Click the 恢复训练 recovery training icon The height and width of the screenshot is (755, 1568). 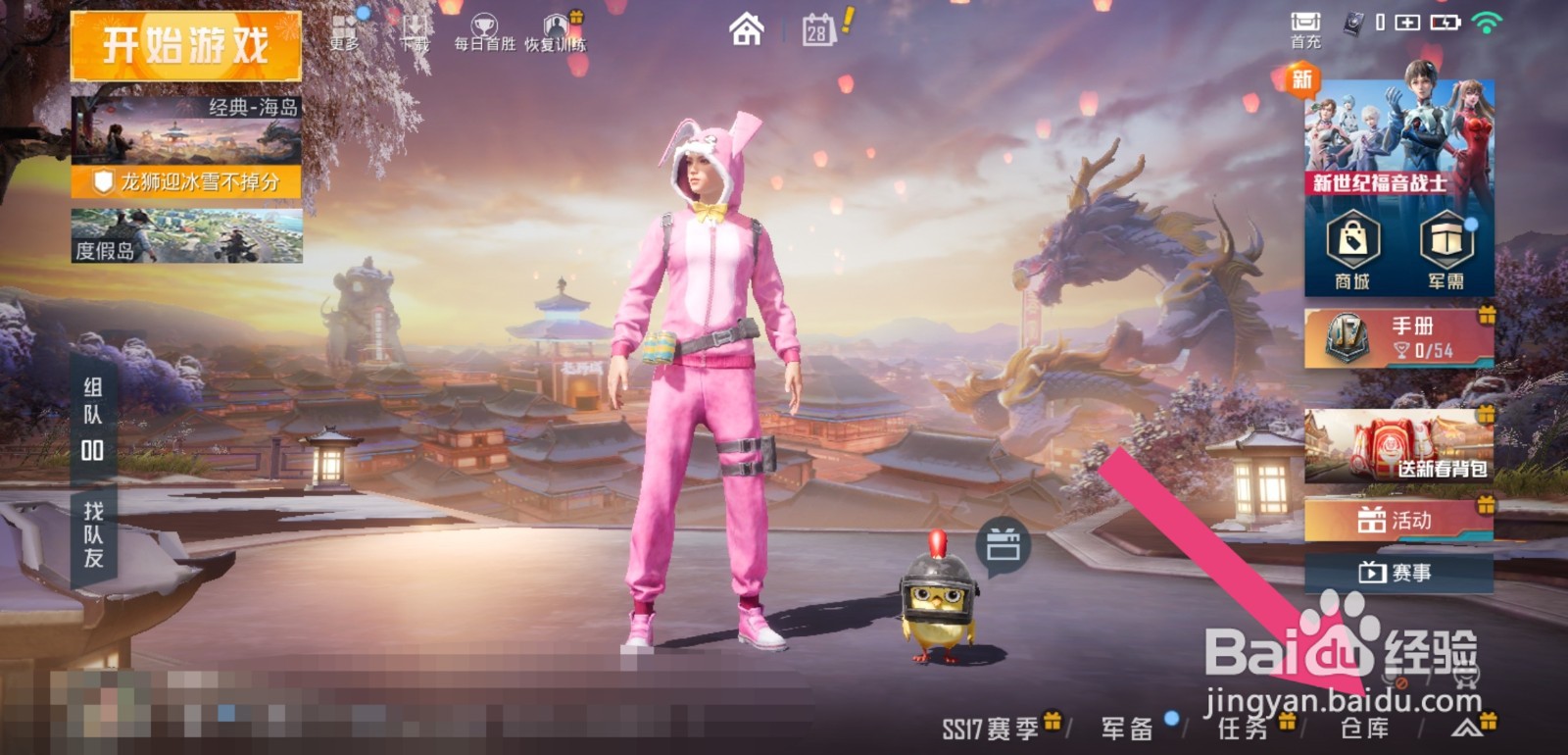[557, 25]
